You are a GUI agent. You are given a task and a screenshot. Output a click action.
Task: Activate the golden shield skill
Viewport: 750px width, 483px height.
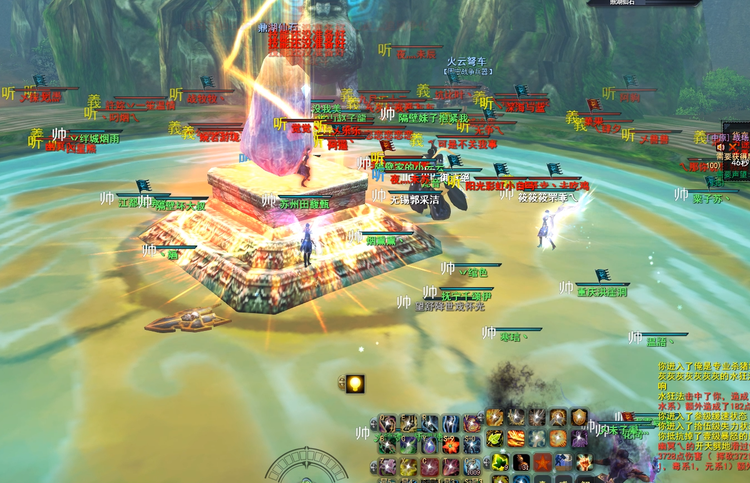(x=579, y=418)
